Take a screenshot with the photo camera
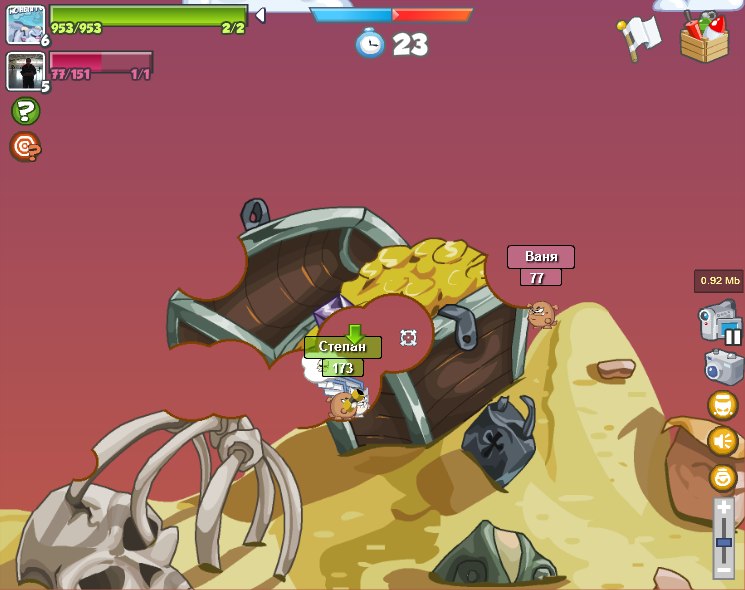 723,366
